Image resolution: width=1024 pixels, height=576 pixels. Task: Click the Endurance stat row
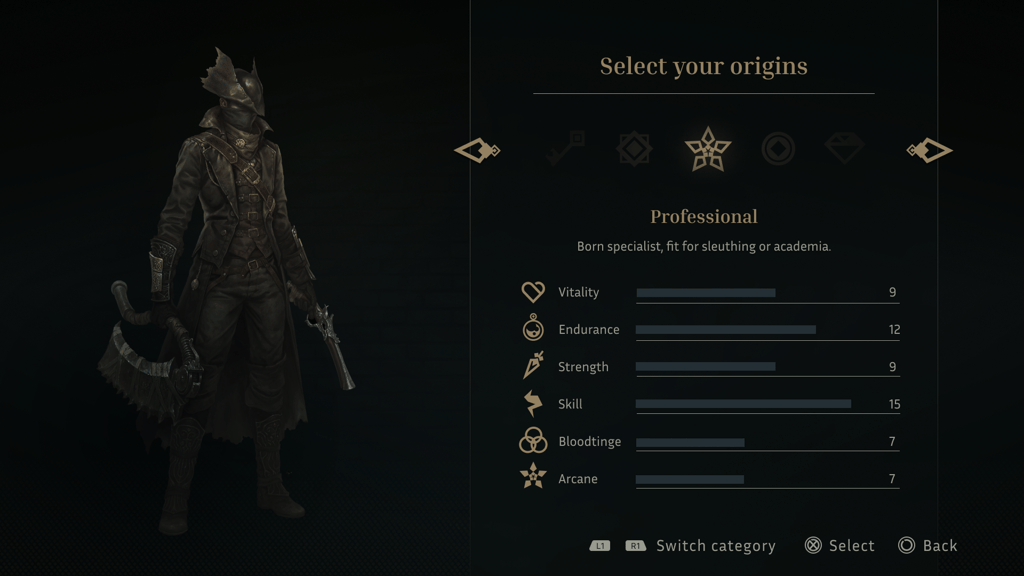(710, 329)
